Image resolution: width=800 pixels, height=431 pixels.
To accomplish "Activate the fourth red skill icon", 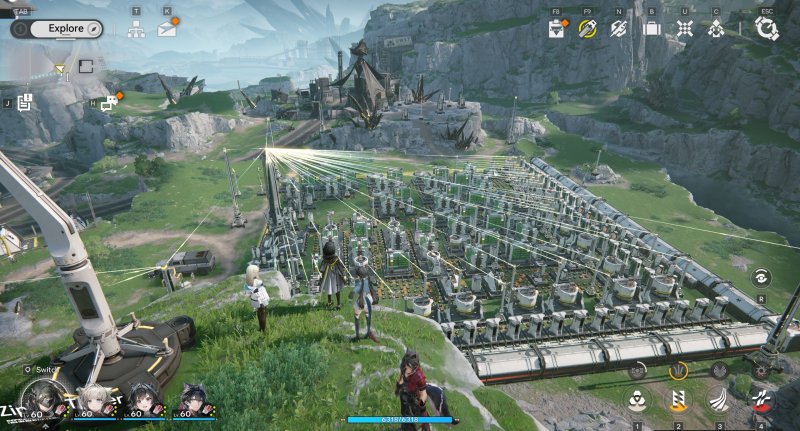I will click(762, 402).
